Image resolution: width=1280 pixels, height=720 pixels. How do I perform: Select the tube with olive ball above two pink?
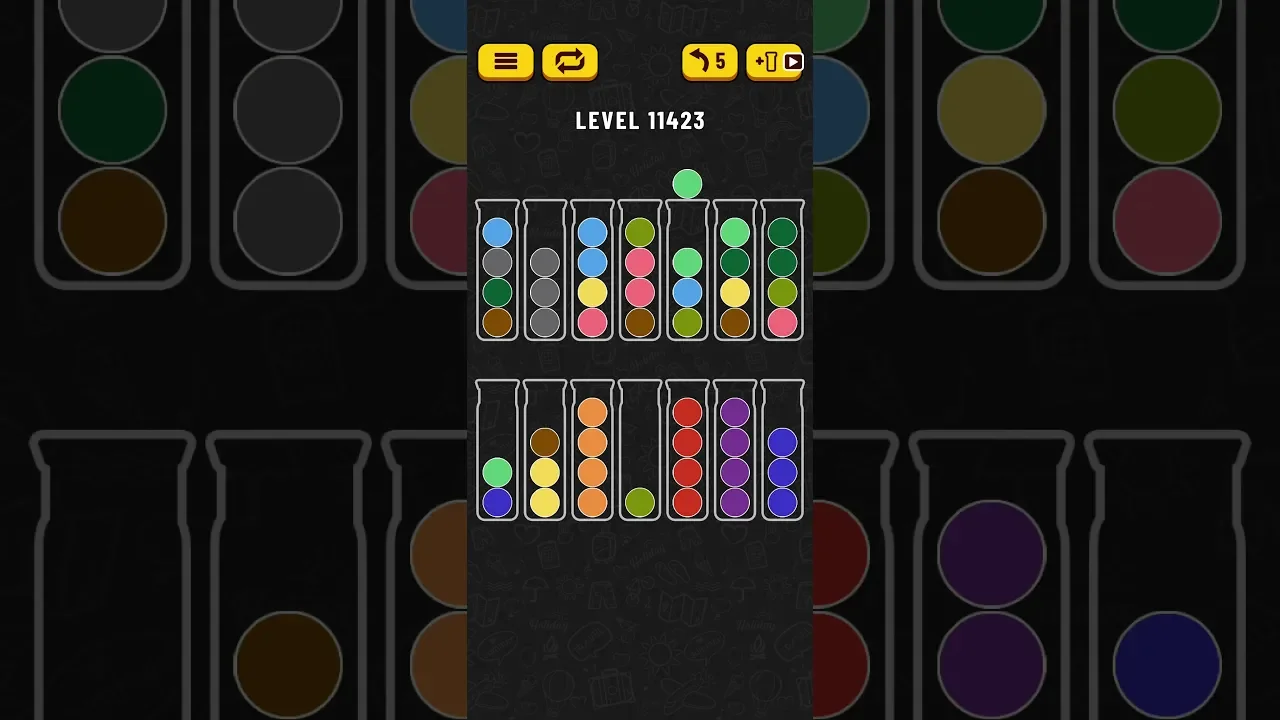(x=640, y=272)
